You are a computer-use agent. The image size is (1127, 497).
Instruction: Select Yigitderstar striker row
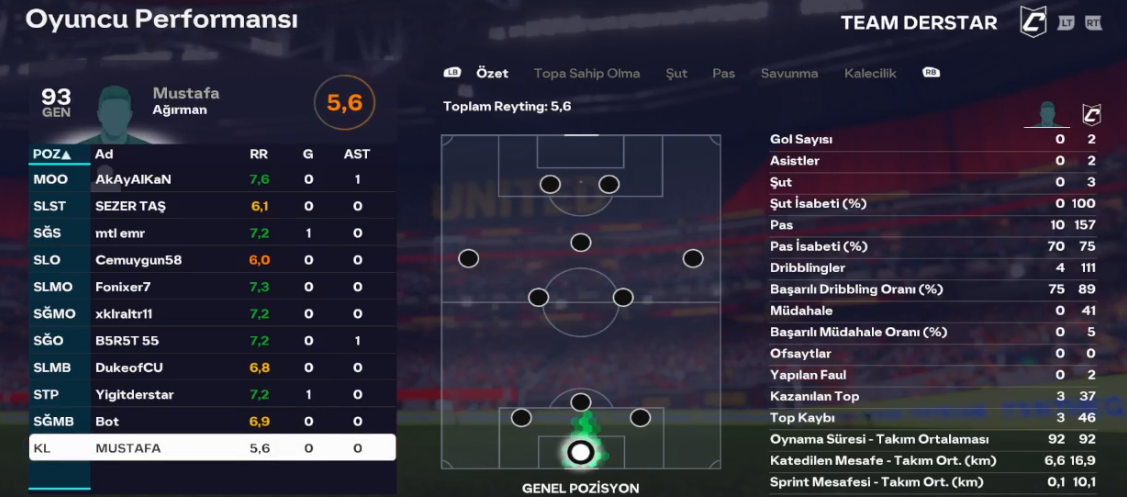(212, 395)
